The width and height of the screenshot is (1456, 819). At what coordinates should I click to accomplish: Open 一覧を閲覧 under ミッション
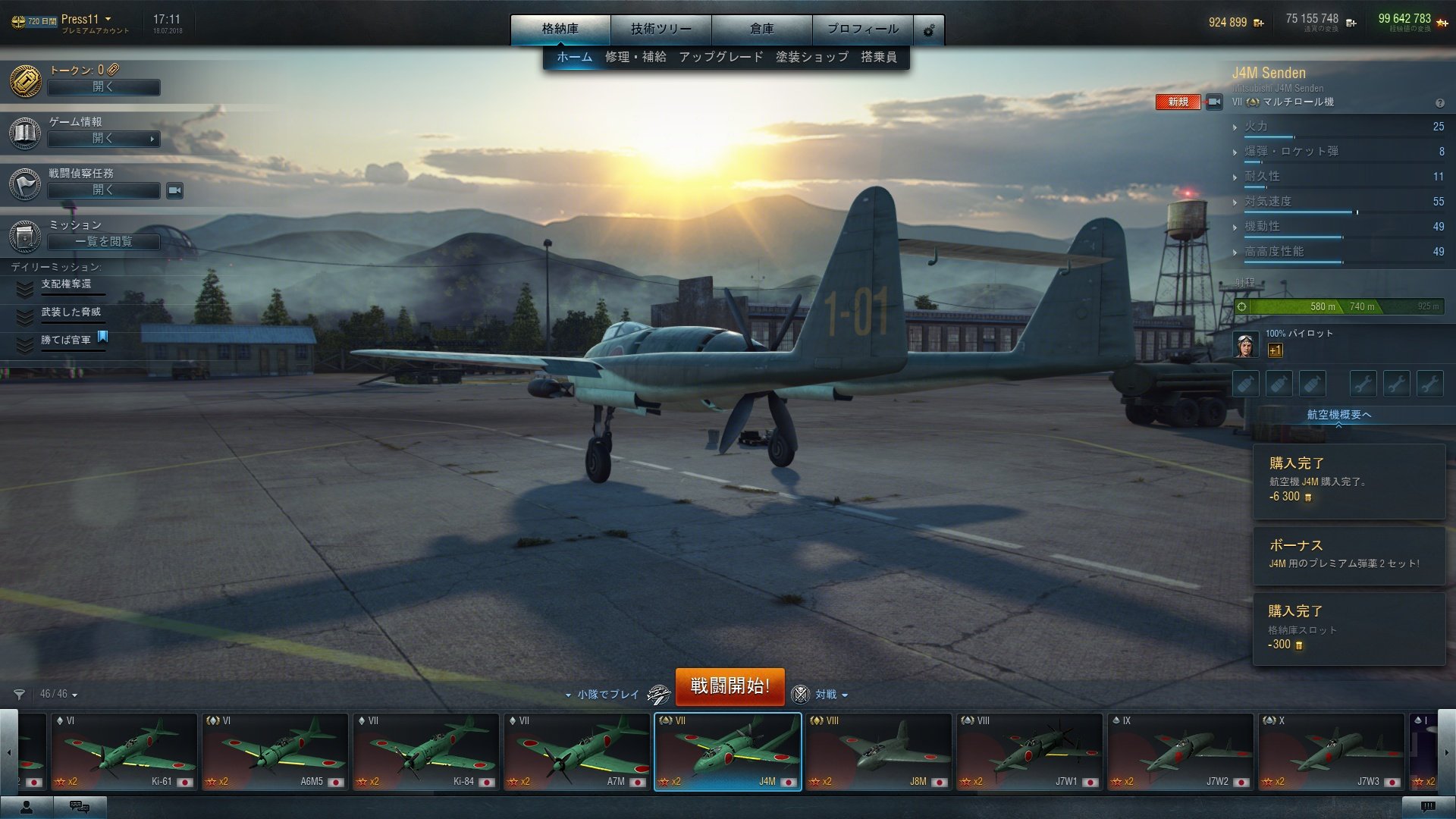point(103,241)
